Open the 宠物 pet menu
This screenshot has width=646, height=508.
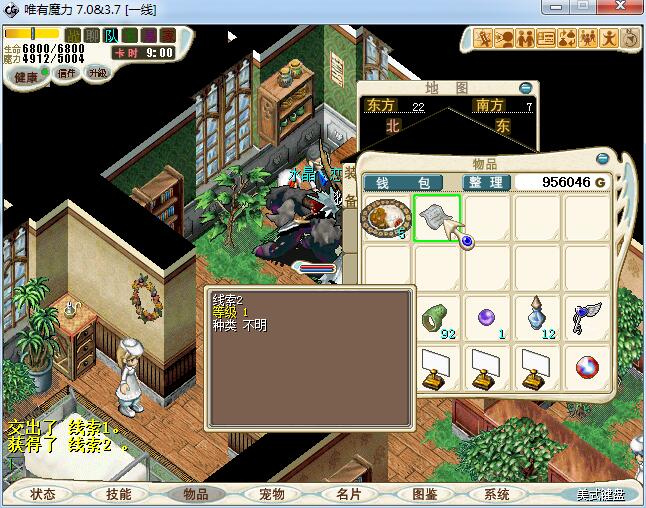(271, 494)
